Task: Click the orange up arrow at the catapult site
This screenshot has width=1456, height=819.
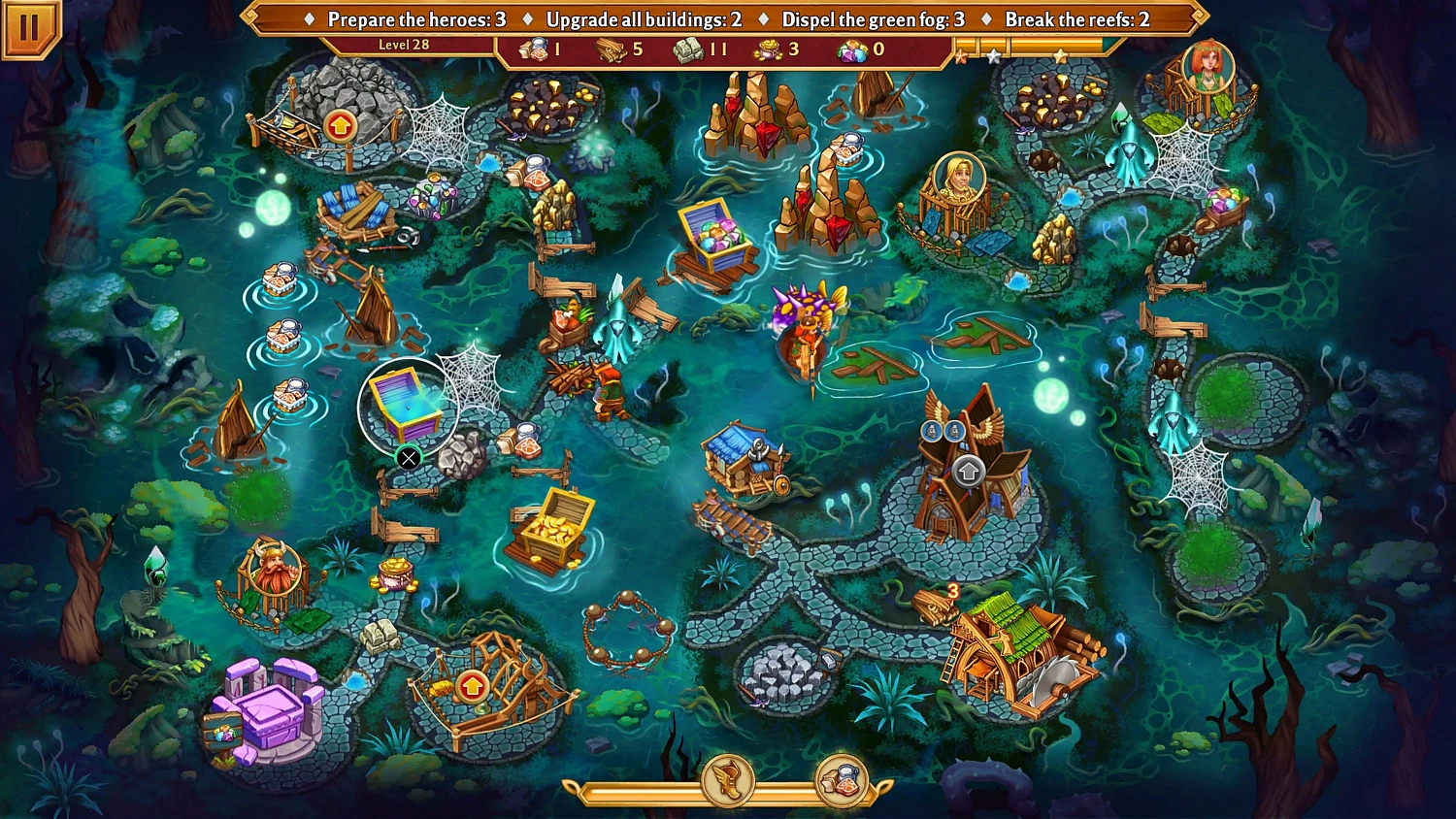Action: pyautogui.click(x=472, y=688)
